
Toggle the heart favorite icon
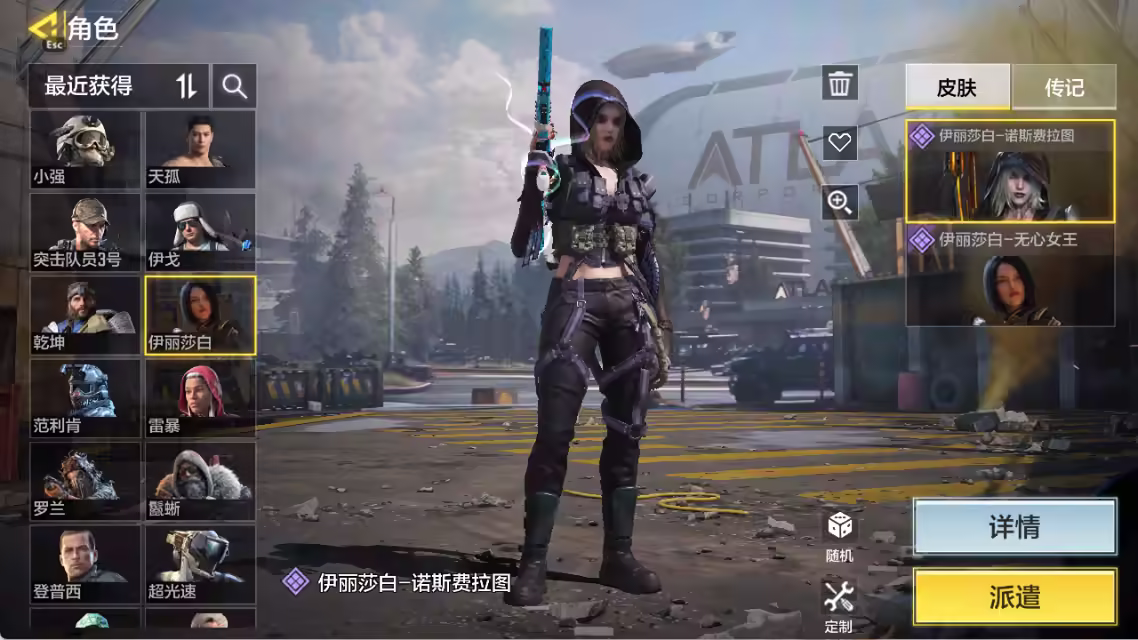840,143
